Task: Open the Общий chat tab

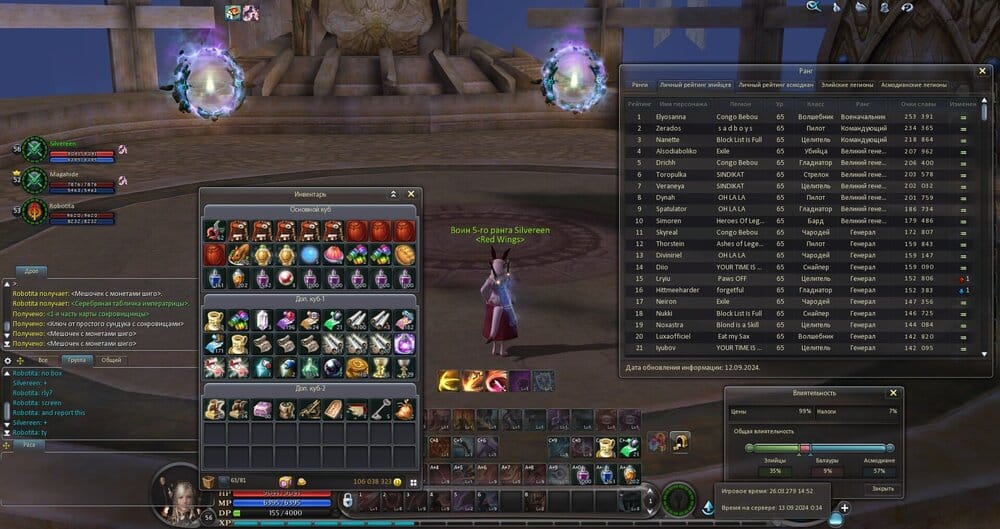Action: 111,359
